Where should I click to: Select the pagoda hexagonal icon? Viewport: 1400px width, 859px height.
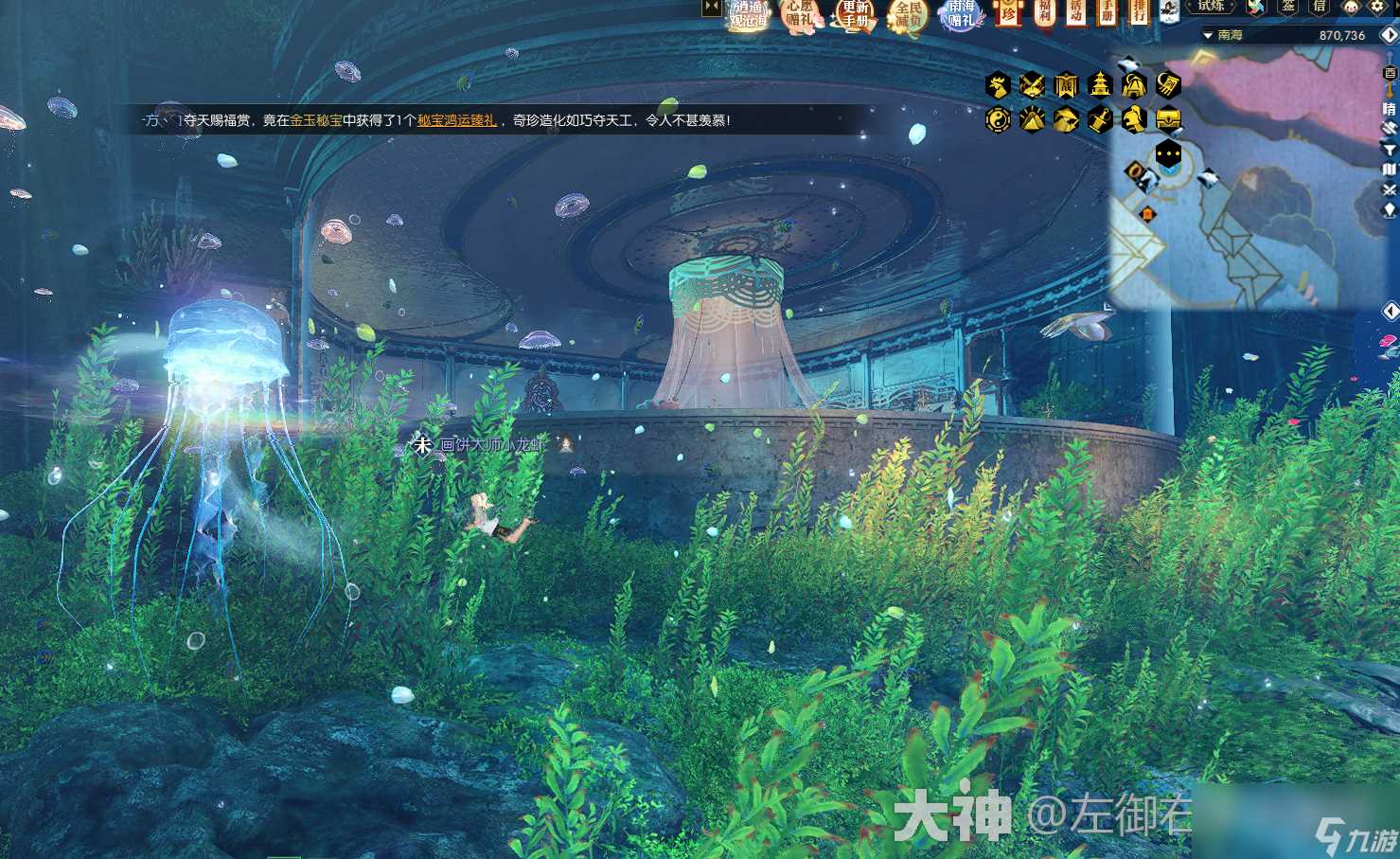[1100, 85]
